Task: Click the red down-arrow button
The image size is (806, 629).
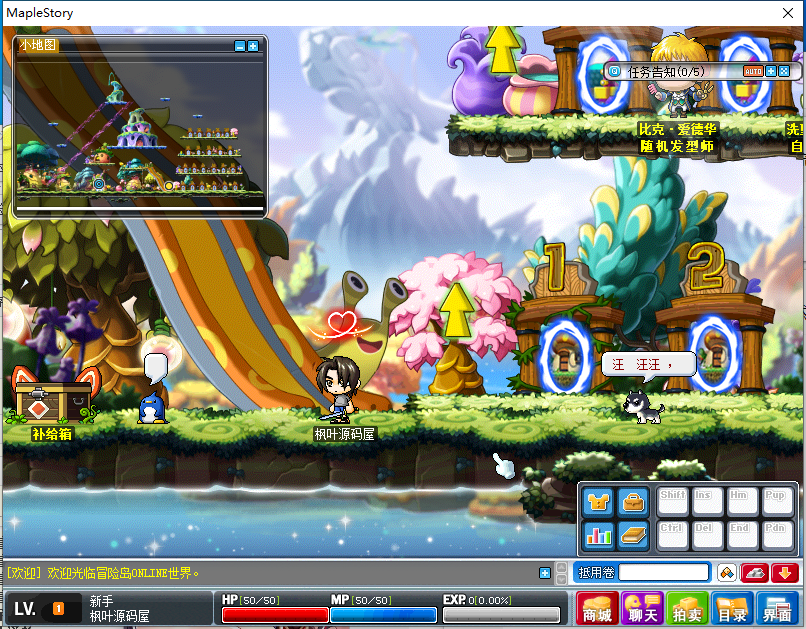Action: point(784,573)
